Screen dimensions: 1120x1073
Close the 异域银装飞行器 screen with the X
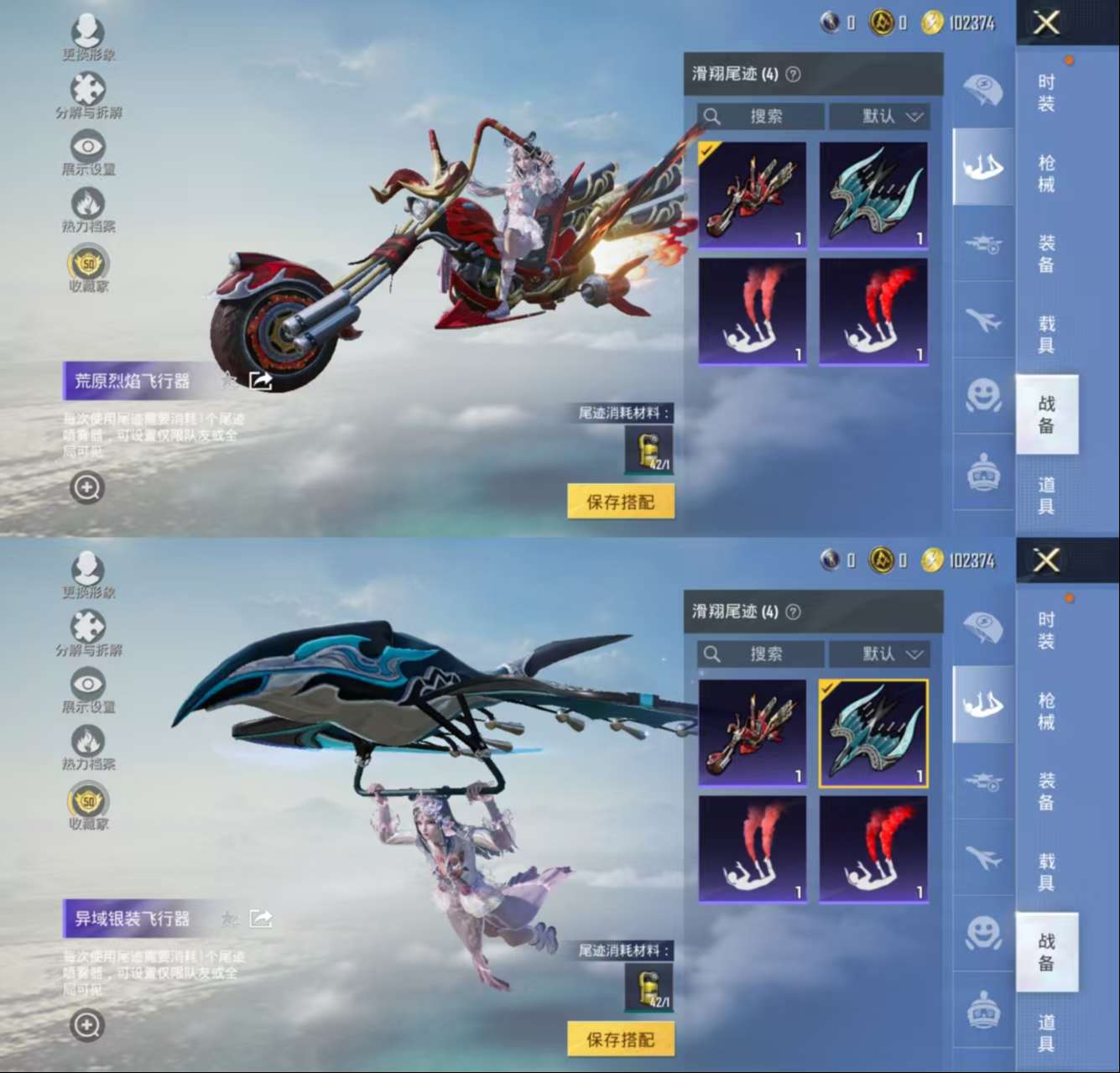coord(1046,560)
